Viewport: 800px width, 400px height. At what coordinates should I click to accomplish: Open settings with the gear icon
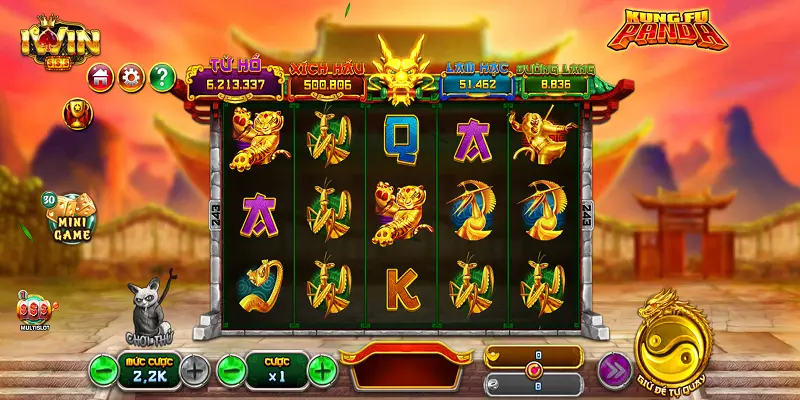130,76
